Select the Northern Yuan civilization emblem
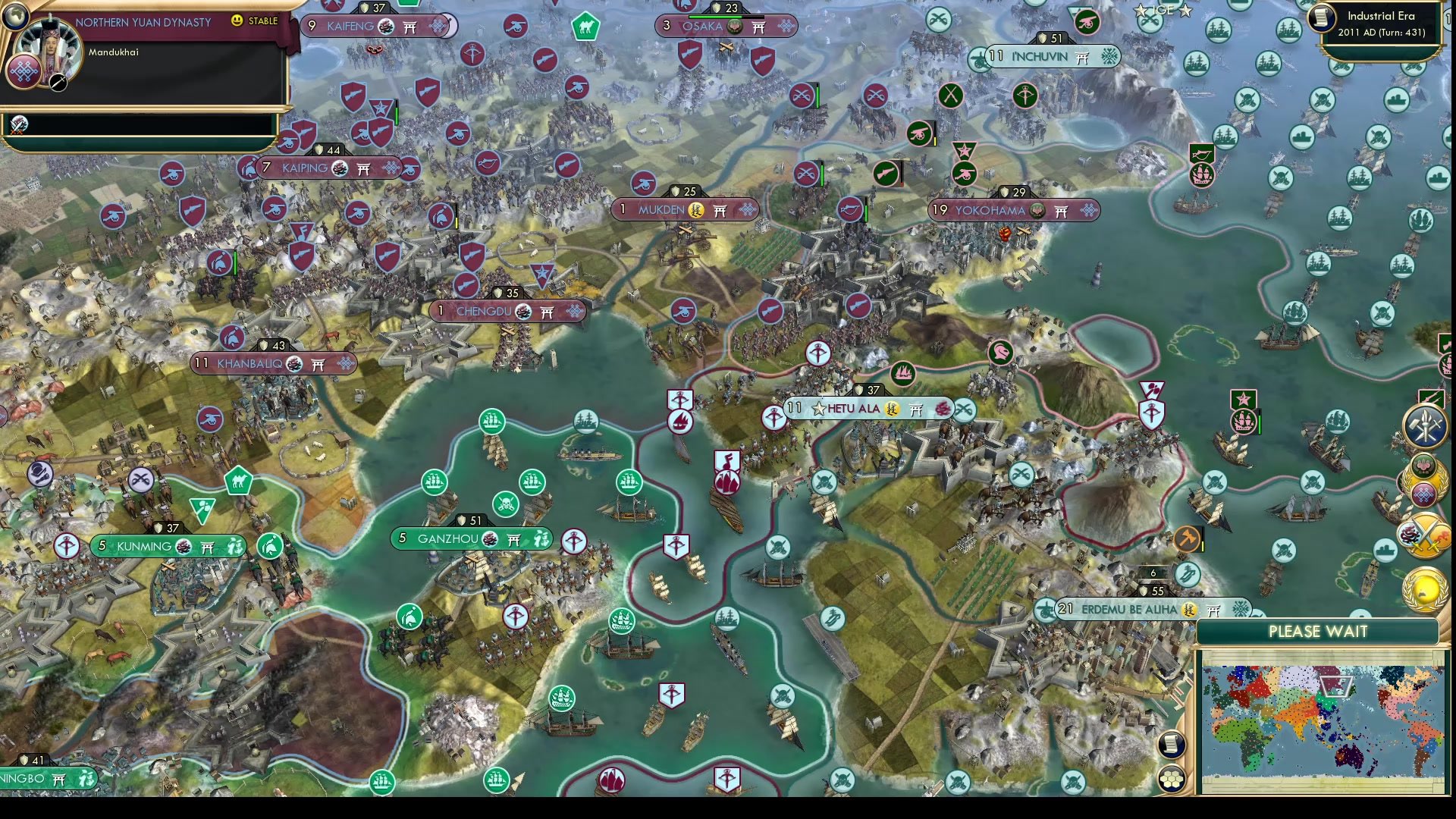1456x819 pixels. tap(23, 74)
